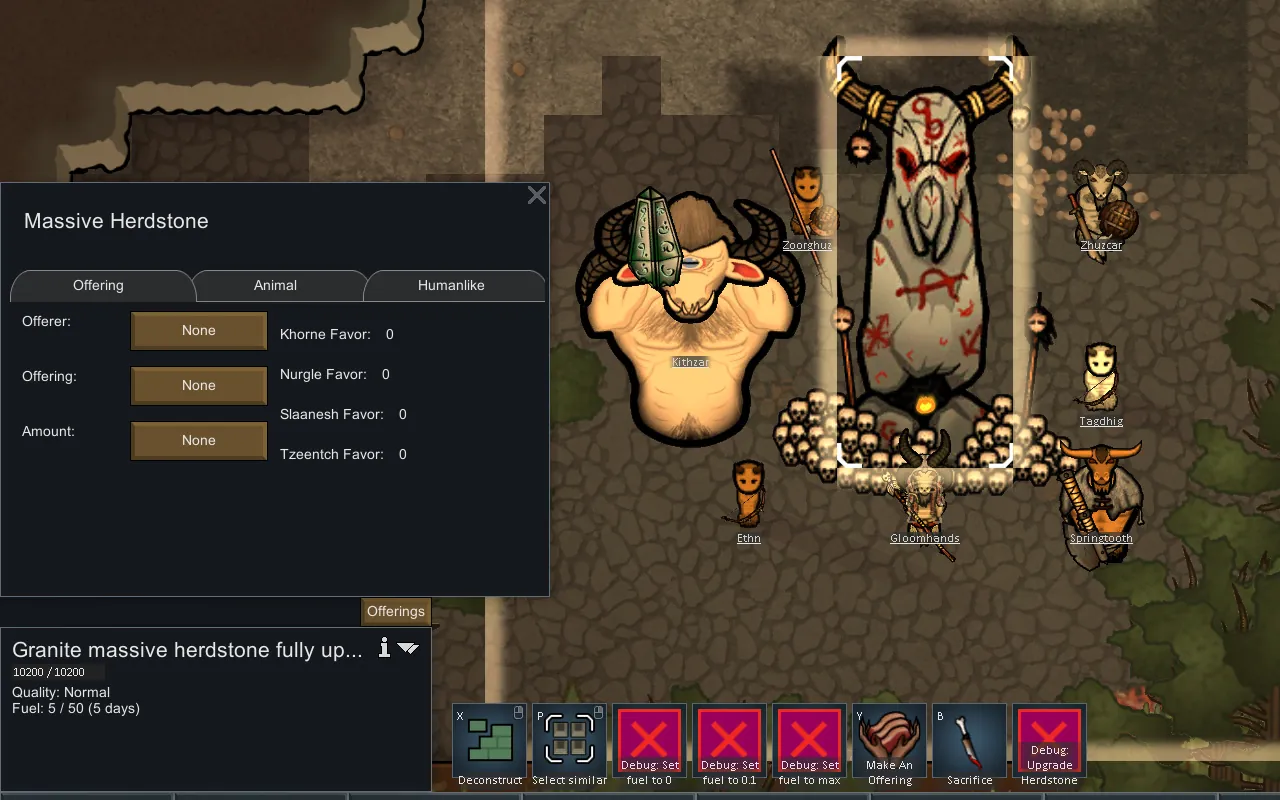Expand the dropdown arrow beside the info icon

click(408, 648)
